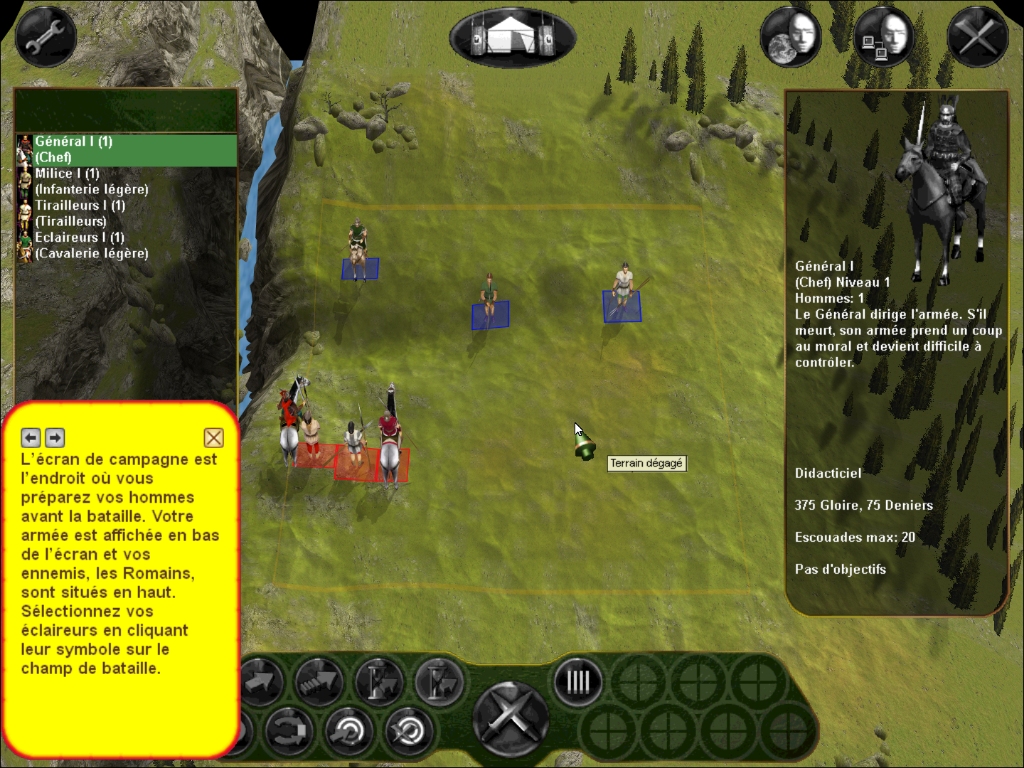Close the yellow tutorial box
The height and width of the screenshot is (768, 1024).
tap(213, 437)
